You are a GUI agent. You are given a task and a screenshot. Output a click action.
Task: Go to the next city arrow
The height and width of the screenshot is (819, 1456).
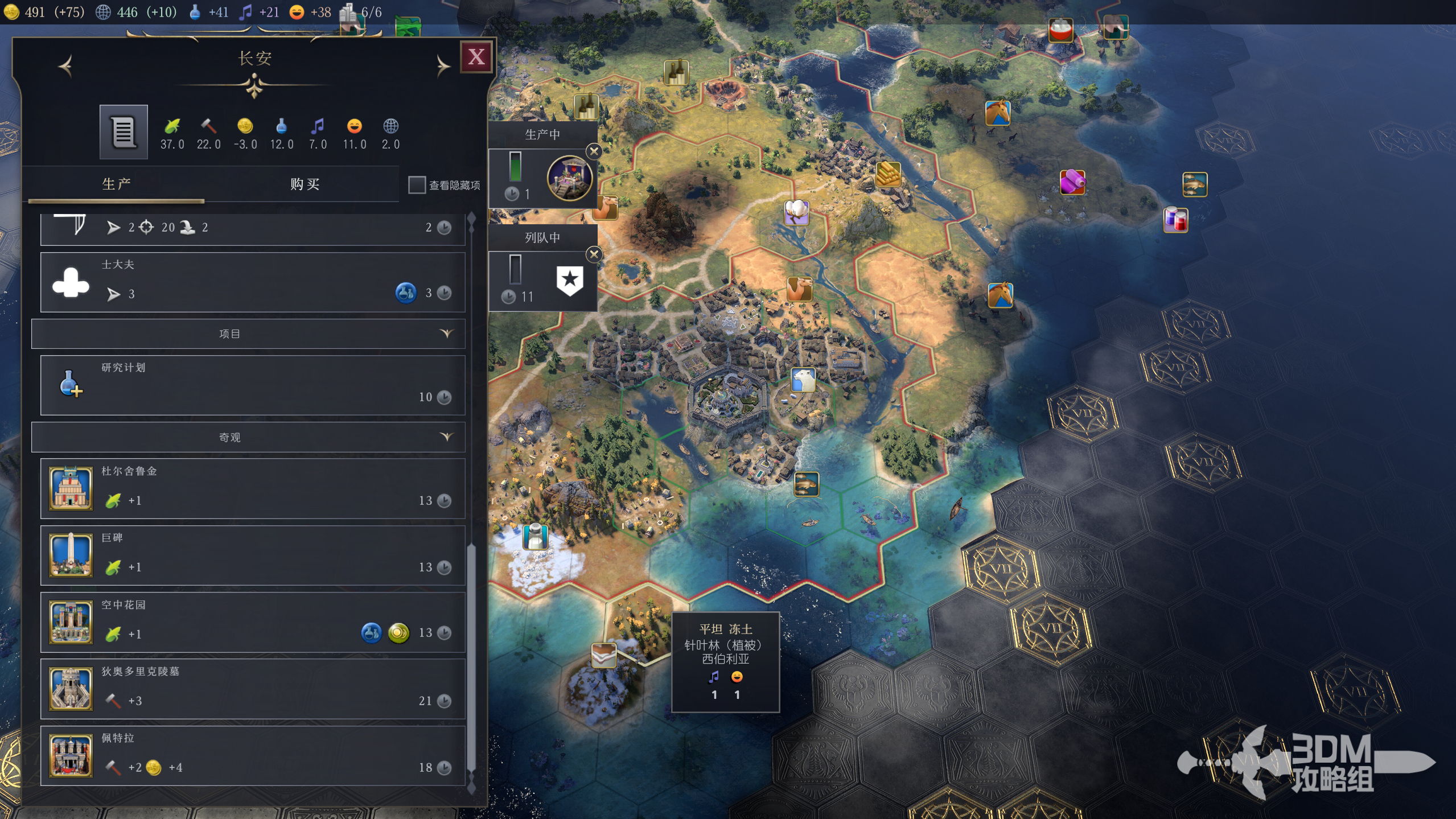pos(443,67)
